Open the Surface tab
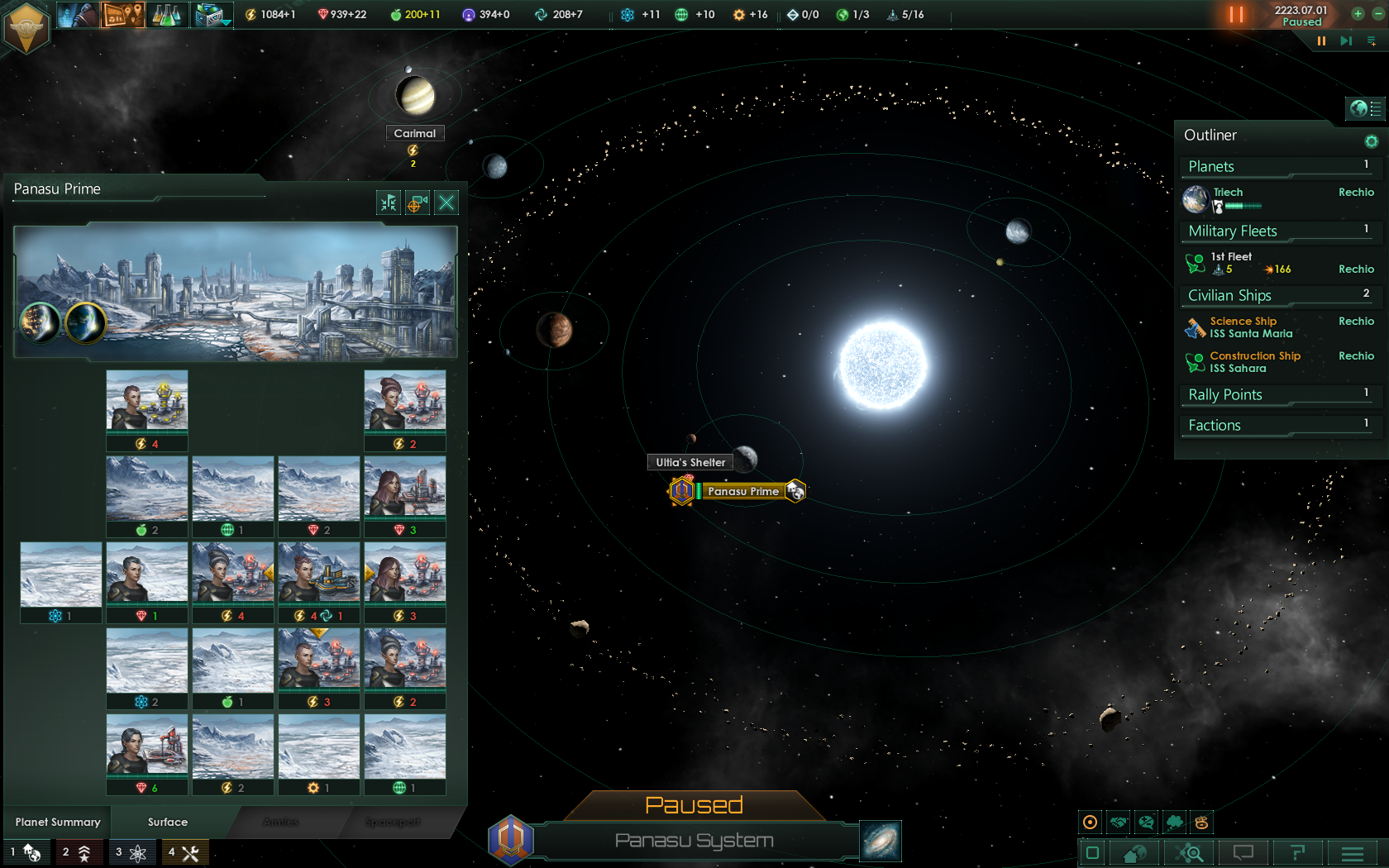The width and height of the screenshot is (1389, 868). [x=168, y=822]
